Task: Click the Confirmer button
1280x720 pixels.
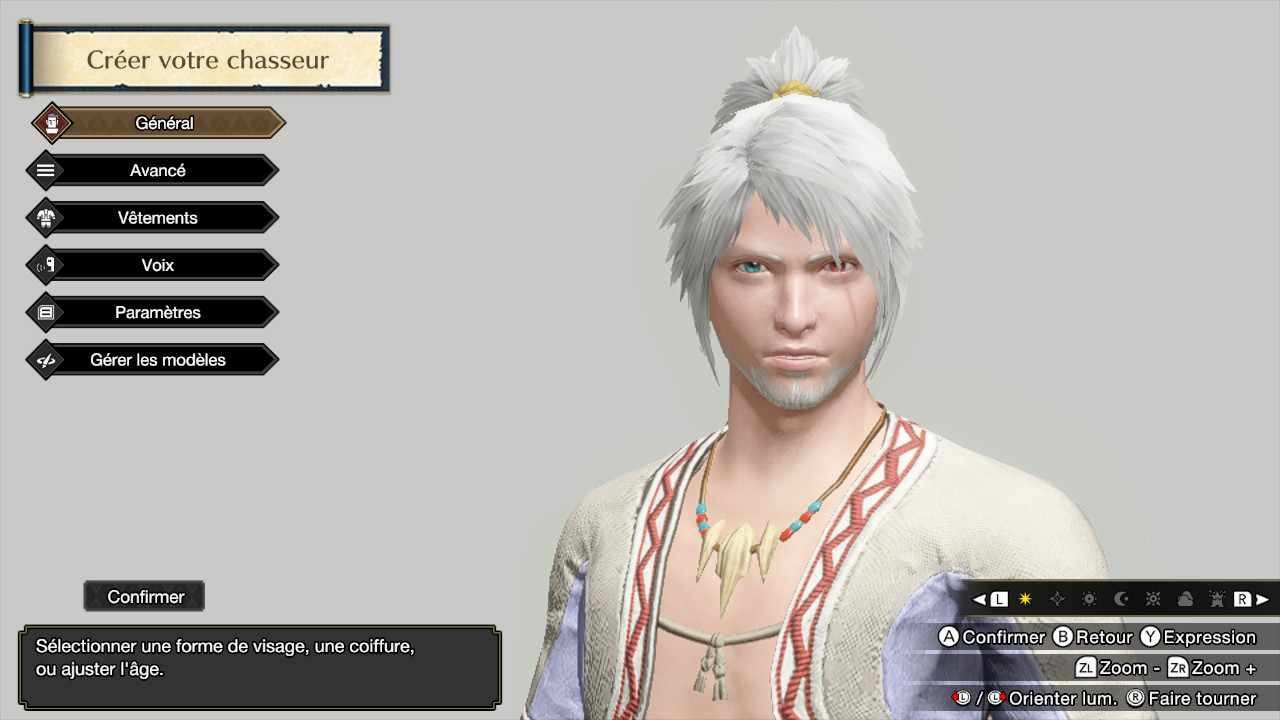Action: 145,597
